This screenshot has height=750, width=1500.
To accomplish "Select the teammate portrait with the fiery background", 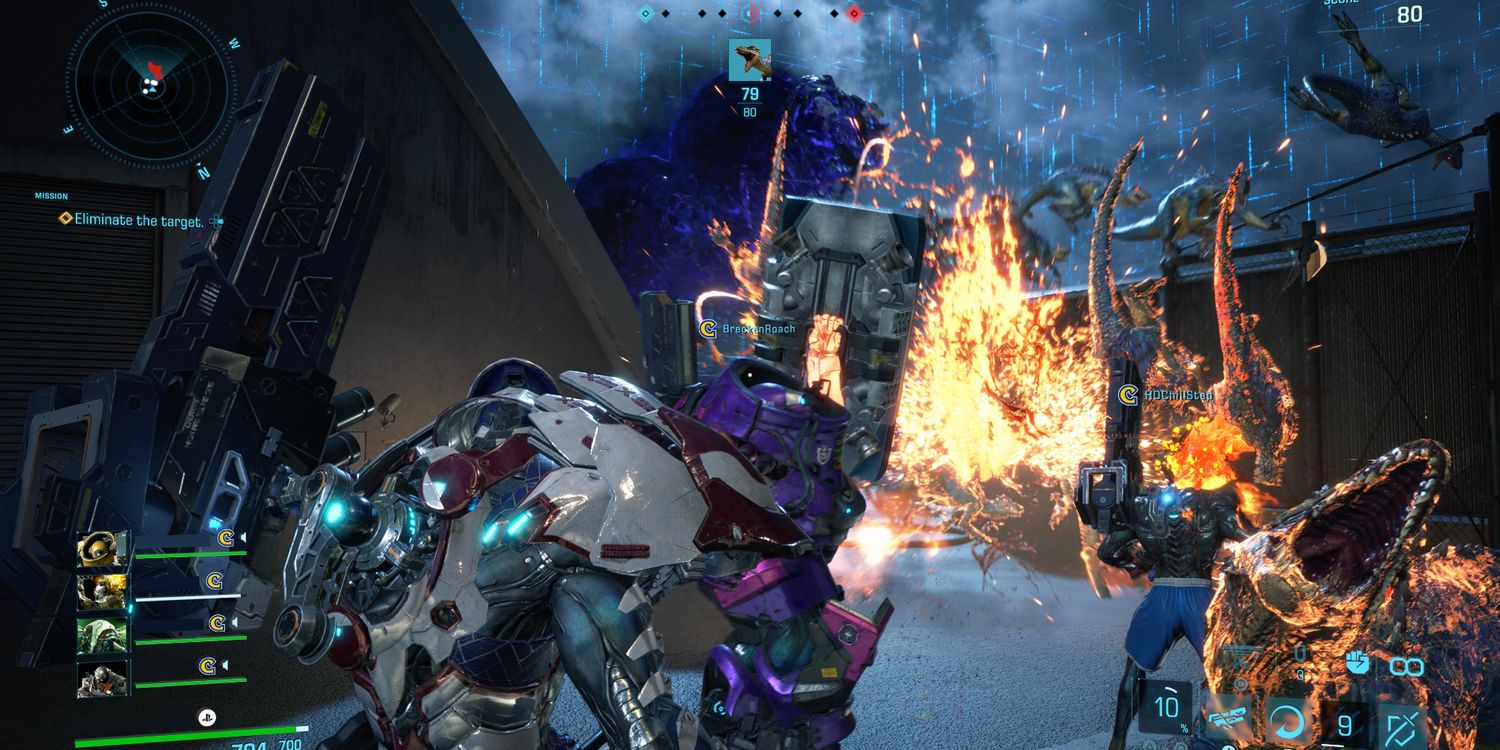I will click(x=103, y=591).
